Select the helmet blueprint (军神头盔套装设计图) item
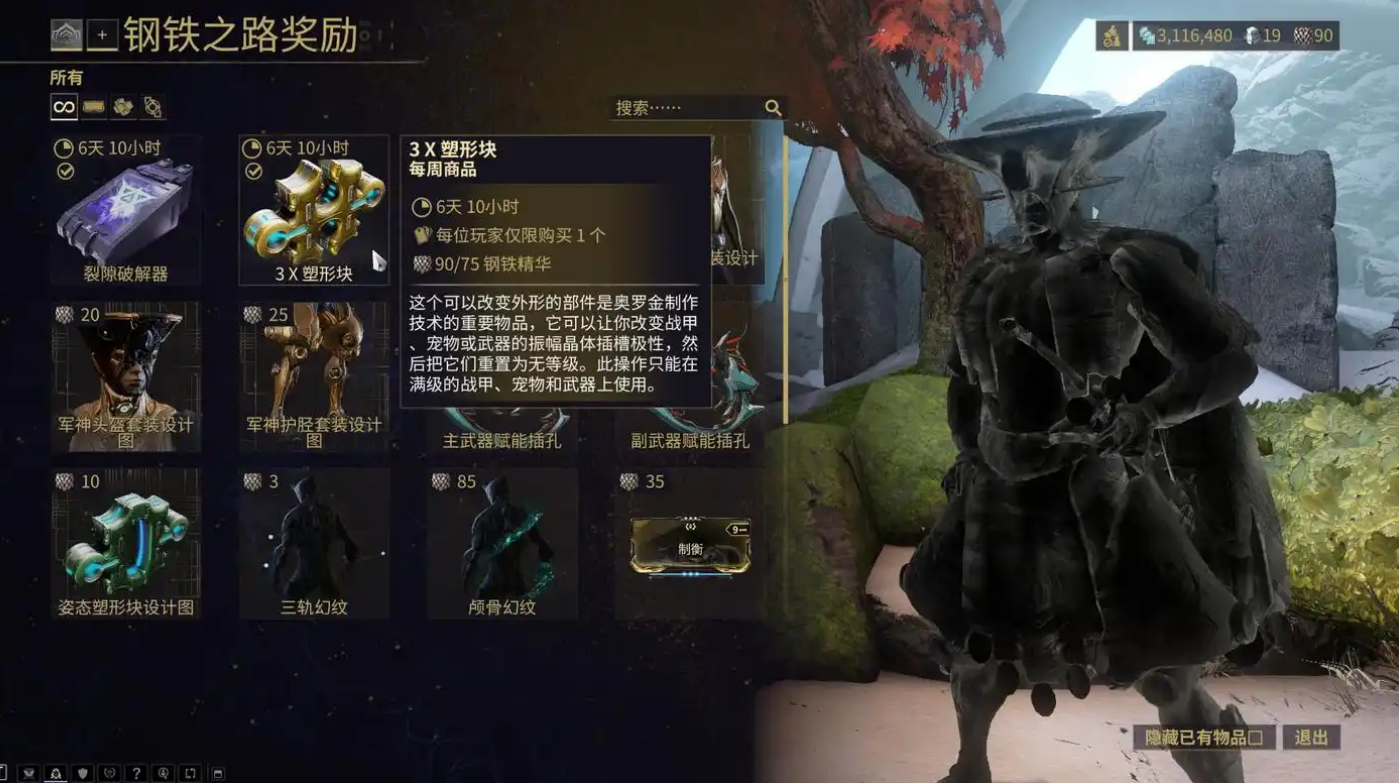Screen dimensions: 1399x783 [125, 377]
